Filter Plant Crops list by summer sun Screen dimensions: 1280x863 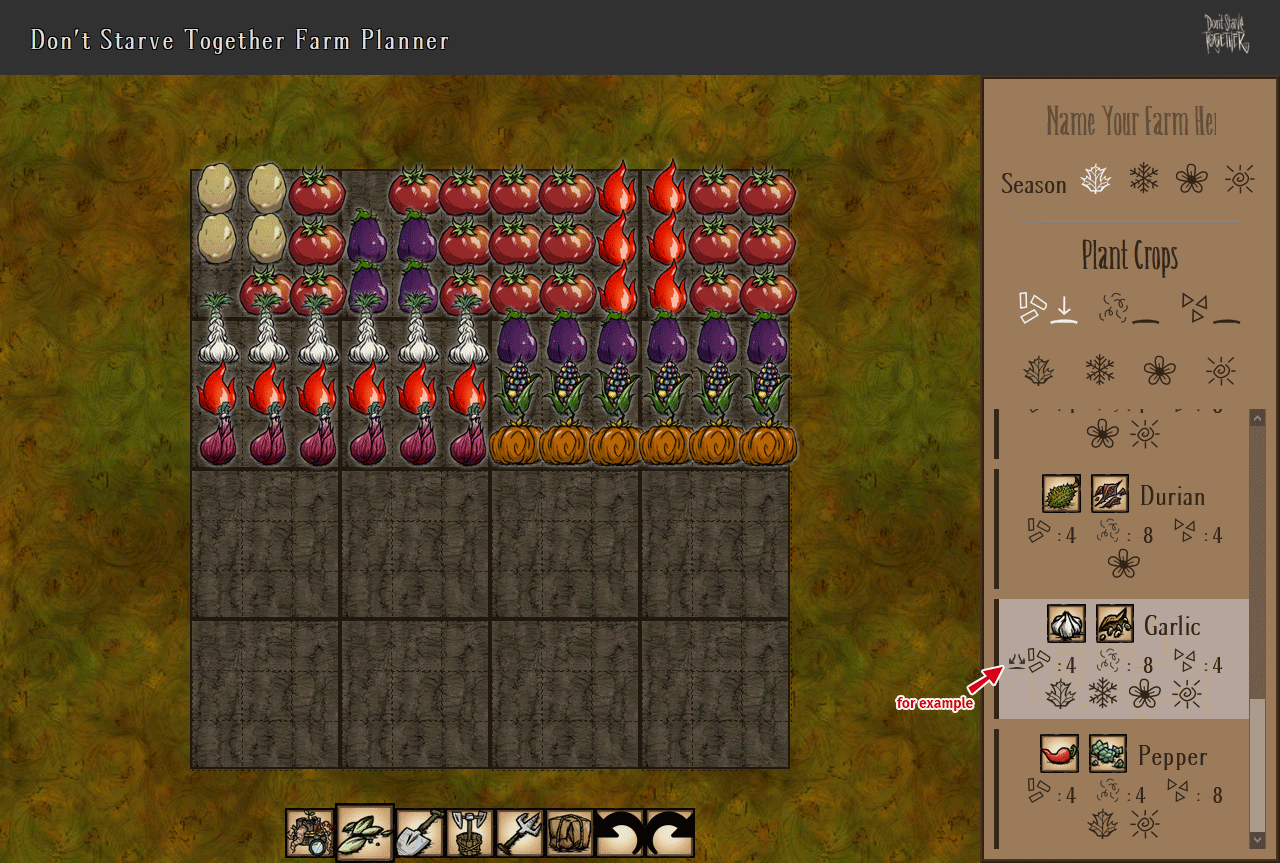[x=1220, y=371]
